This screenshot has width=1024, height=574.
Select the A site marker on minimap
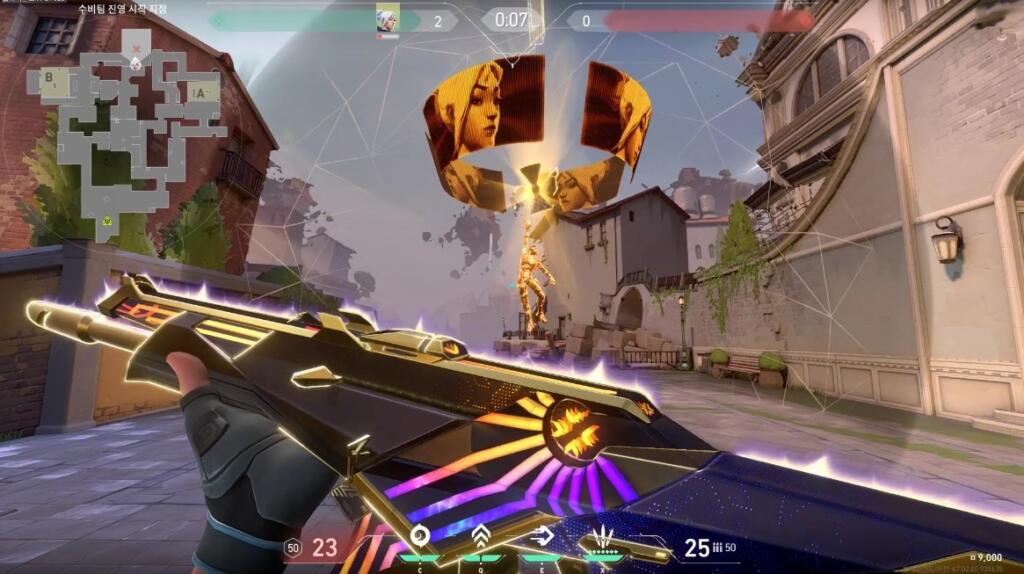point(202,93)
